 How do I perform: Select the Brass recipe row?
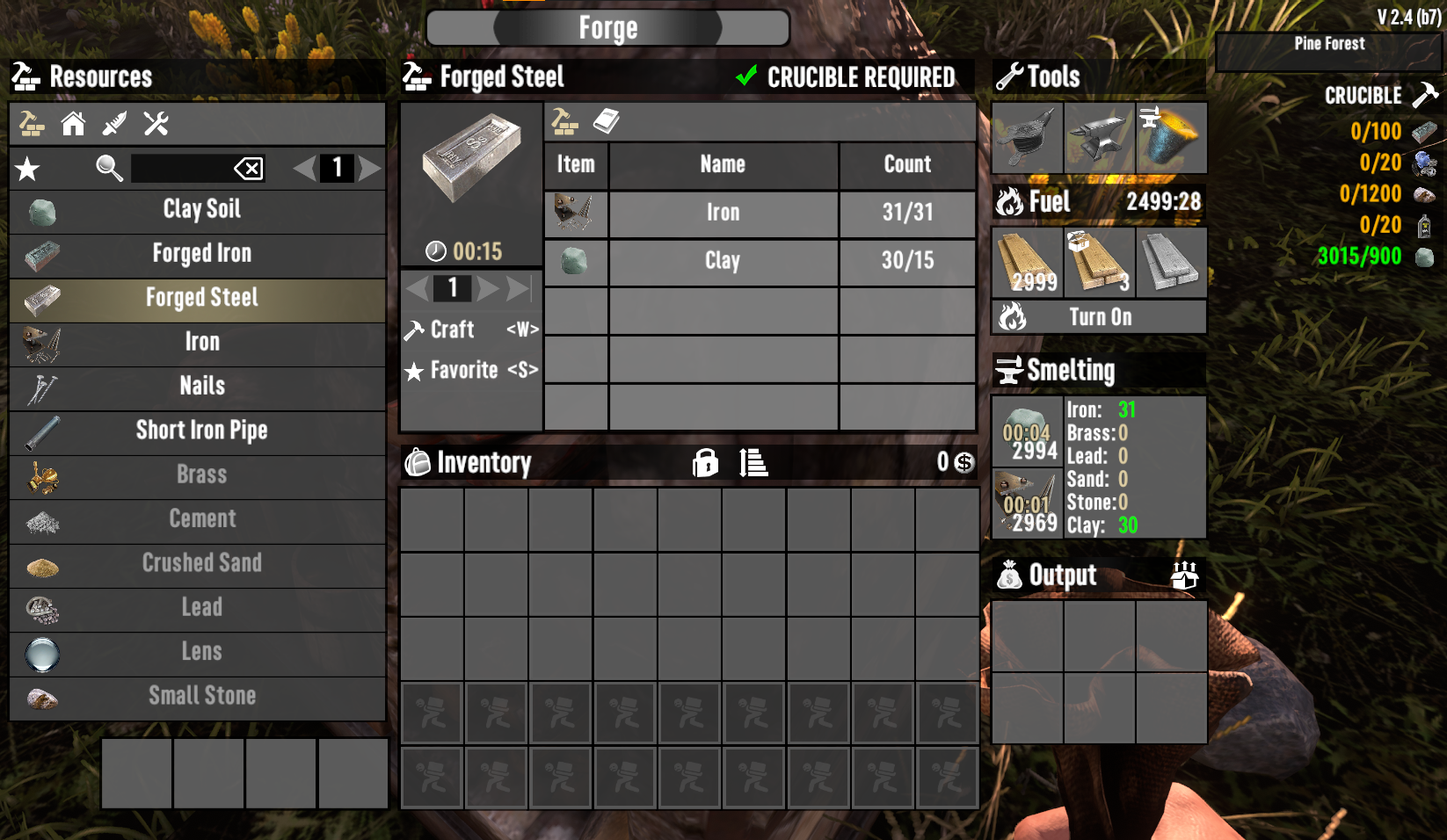(200, 475)
